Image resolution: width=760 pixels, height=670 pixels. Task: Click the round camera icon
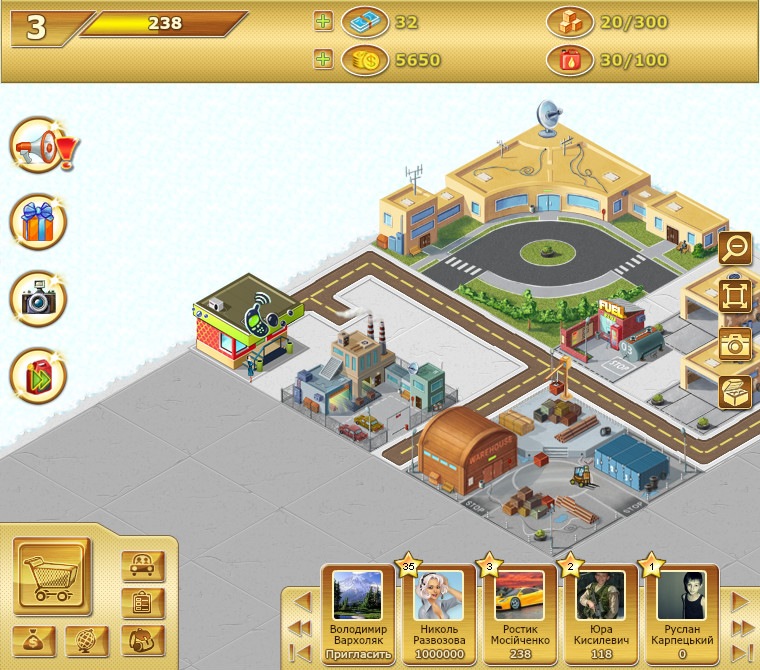click(39, 298)
